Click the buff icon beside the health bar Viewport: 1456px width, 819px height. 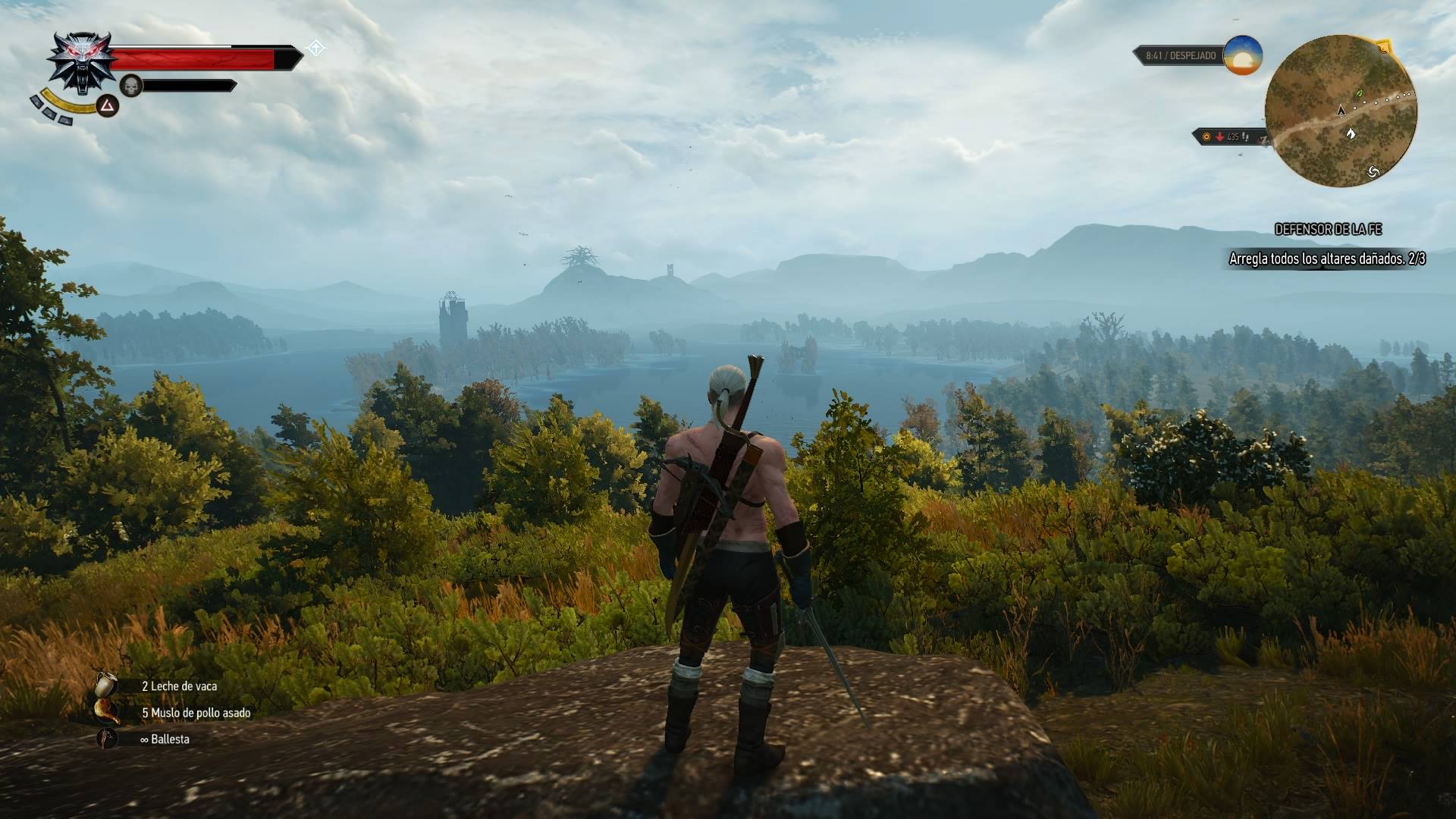[316, 49]
